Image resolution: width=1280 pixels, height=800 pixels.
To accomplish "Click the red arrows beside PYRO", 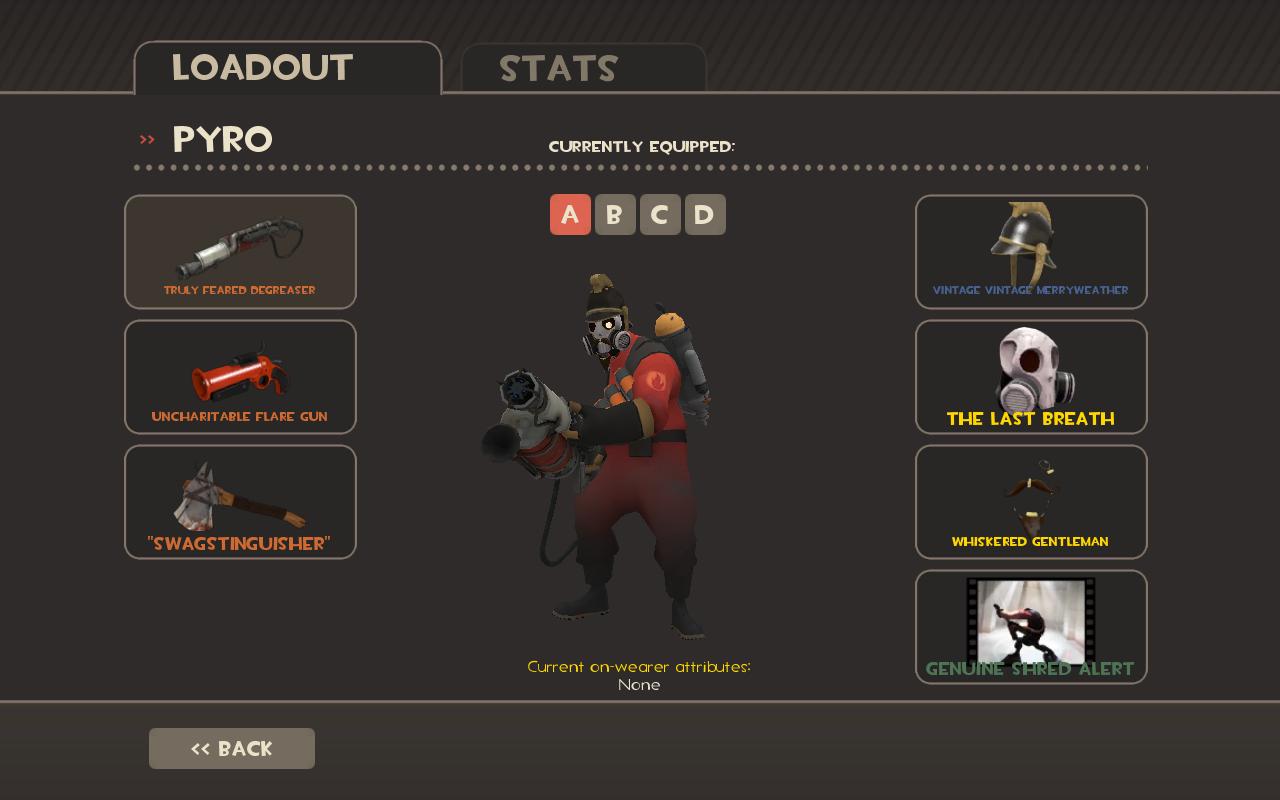I will coord(147,139).
